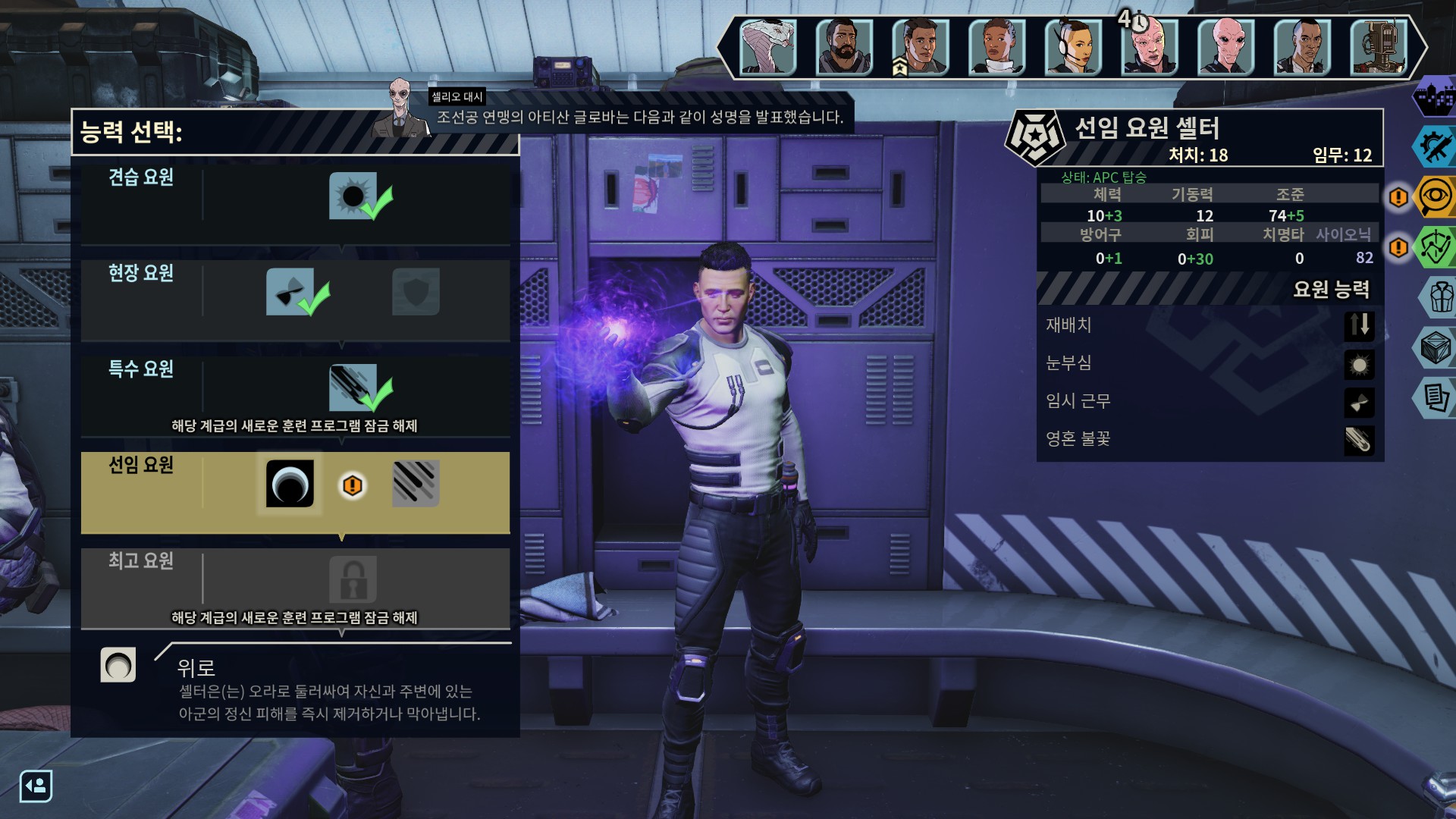The width and height of the screenshot is (1456, 819).
Task: Open the armor vest hexagon icon
Action: click(1439, 297)
